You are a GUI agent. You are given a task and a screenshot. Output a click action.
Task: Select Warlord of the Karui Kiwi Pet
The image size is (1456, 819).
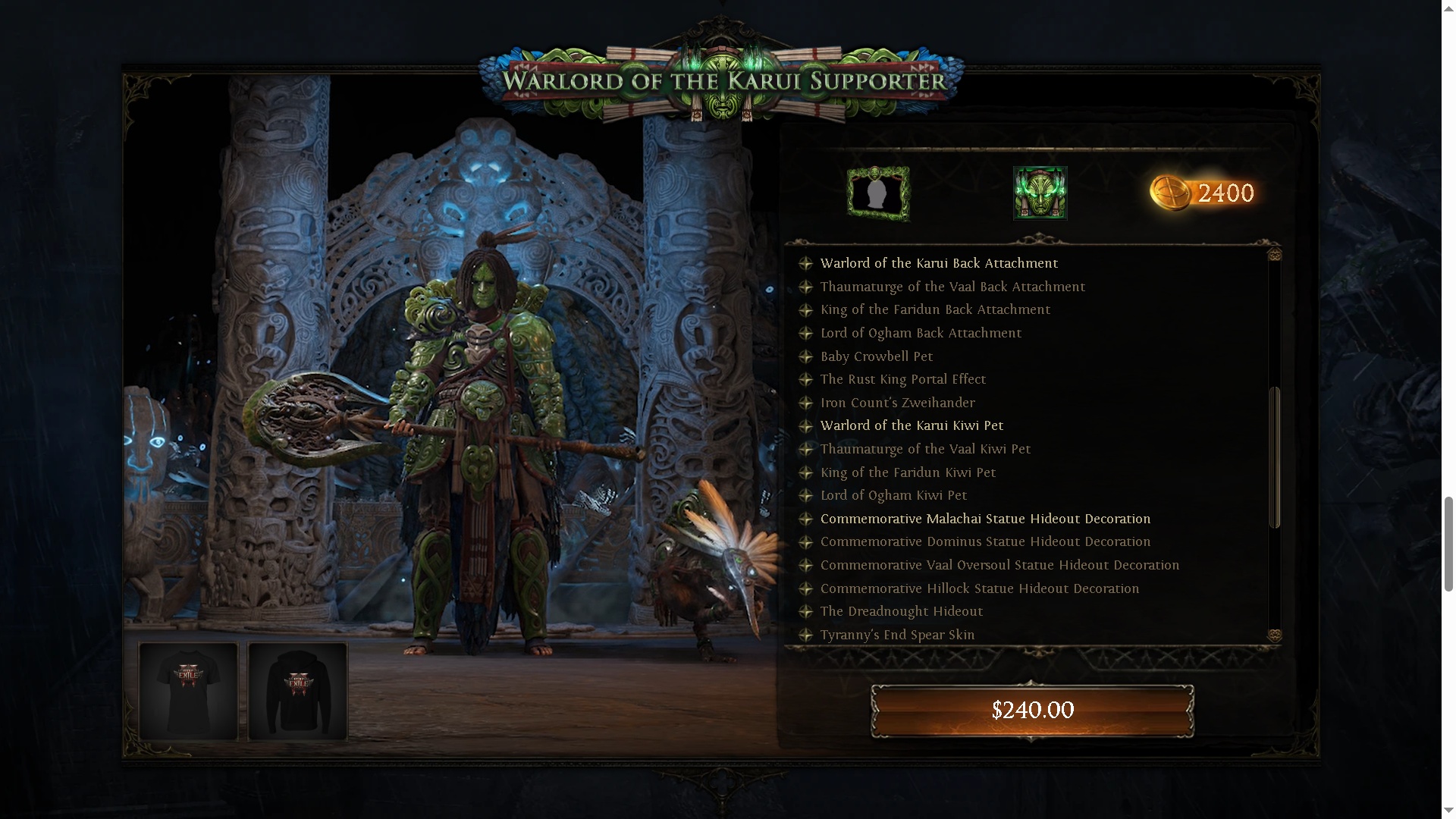pos(912,425)
